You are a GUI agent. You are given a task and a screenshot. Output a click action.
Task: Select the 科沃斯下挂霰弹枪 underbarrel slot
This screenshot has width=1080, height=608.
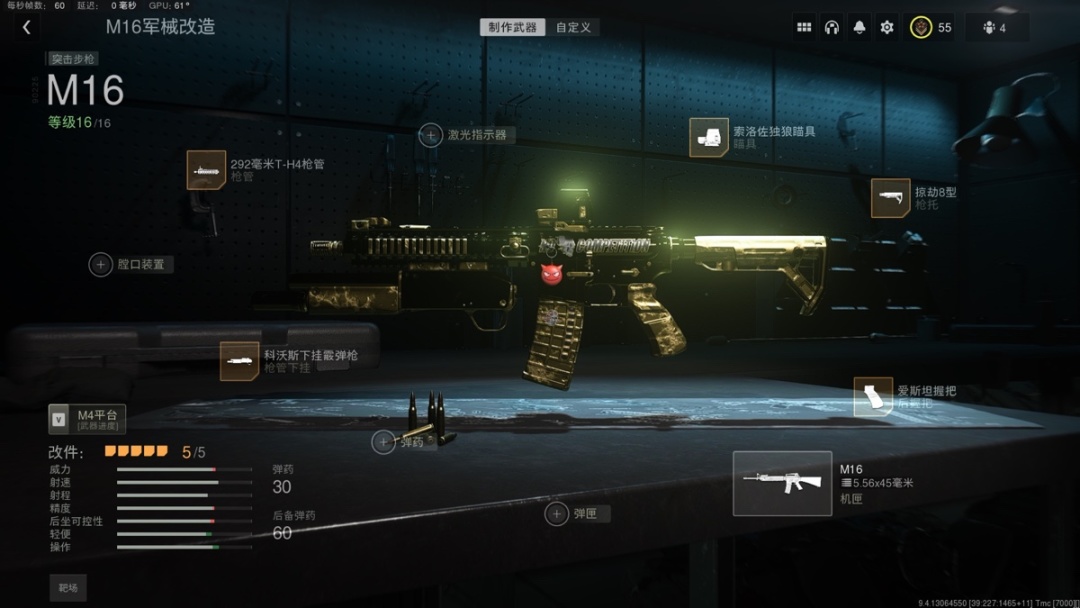click(x=240, y=361)
